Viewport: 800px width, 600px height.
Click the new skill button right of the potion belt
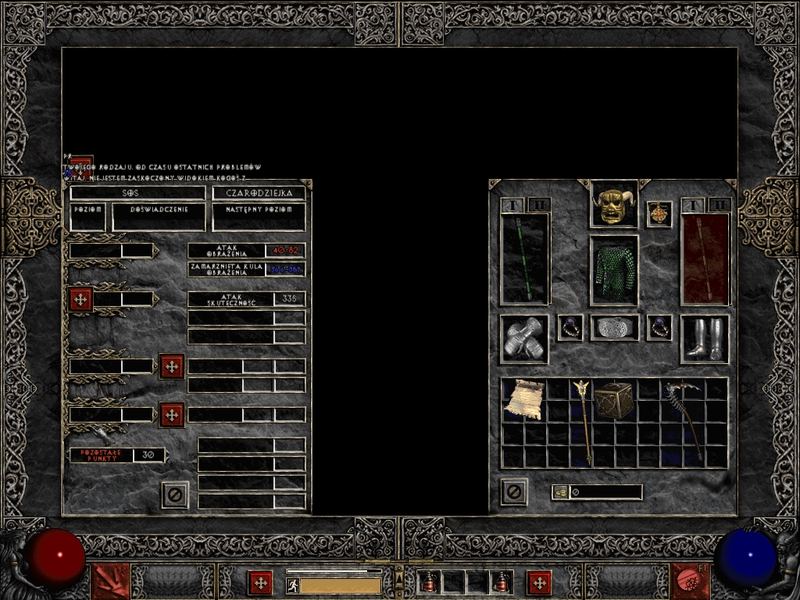540,582
